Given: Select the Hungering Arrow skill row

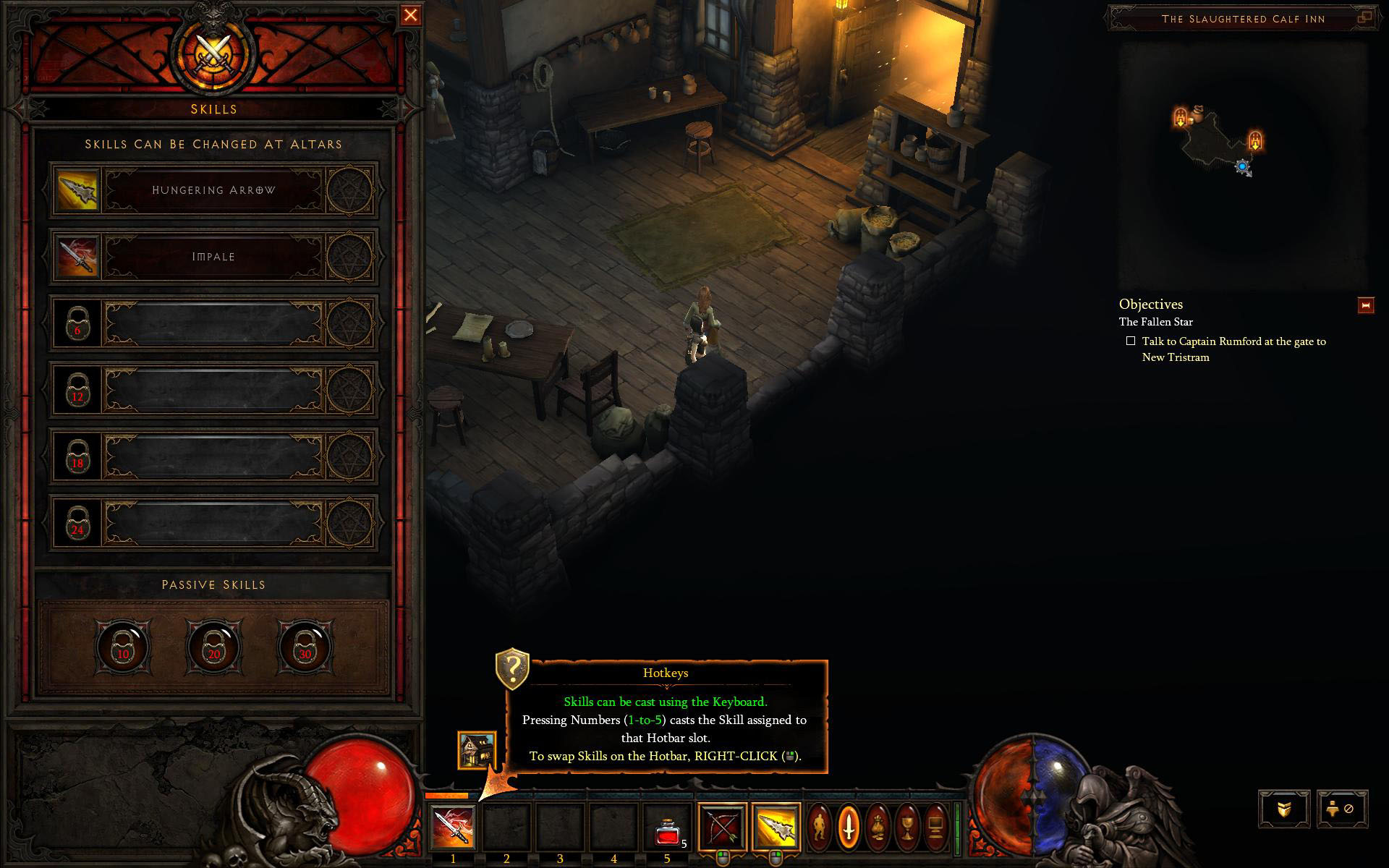Looking at the screenshot, I should pyautogui.click(x=213, y=190).
